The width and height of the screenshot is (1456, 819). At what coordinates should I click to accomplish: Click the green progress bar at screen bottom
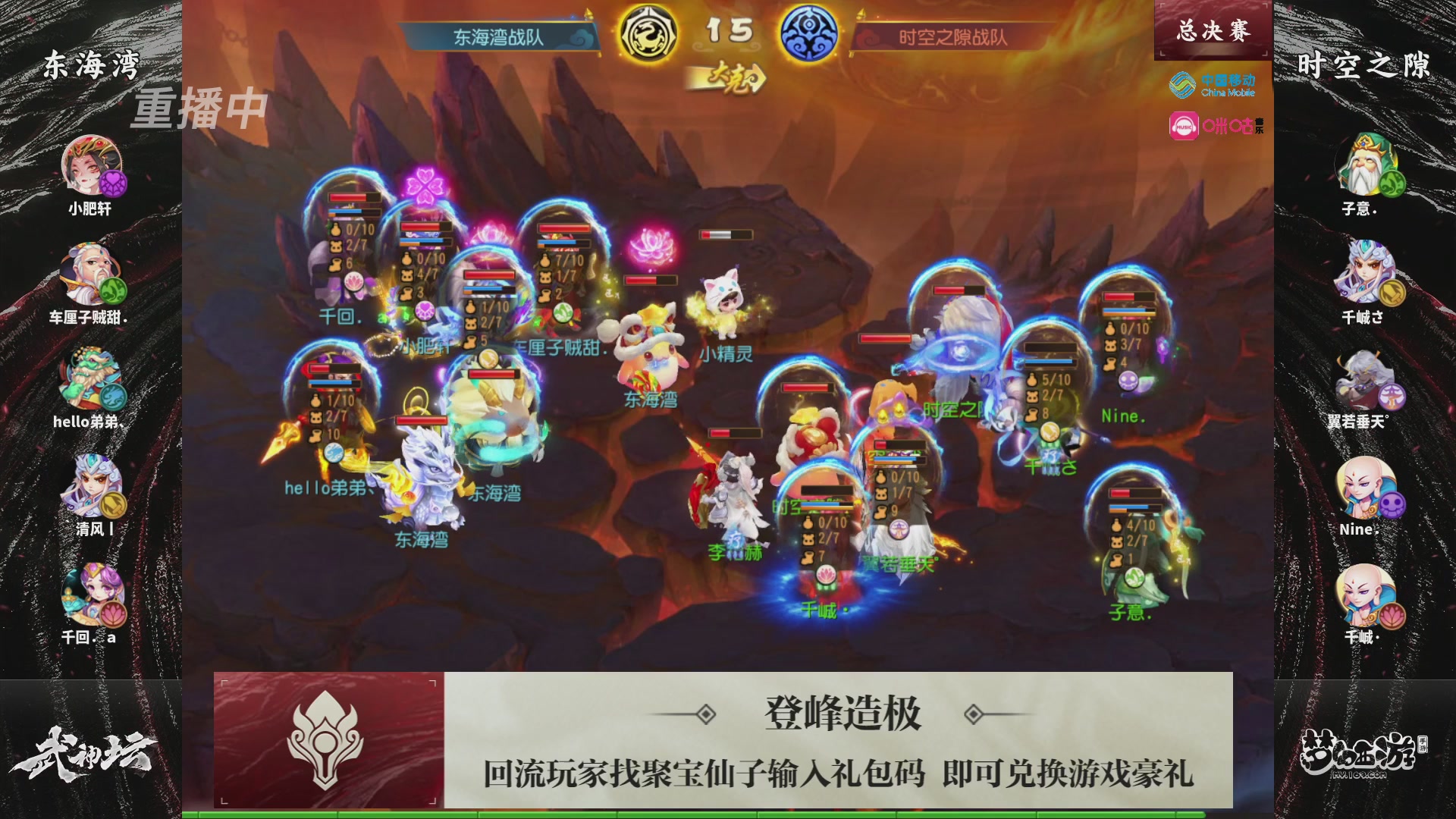(728, 813)
